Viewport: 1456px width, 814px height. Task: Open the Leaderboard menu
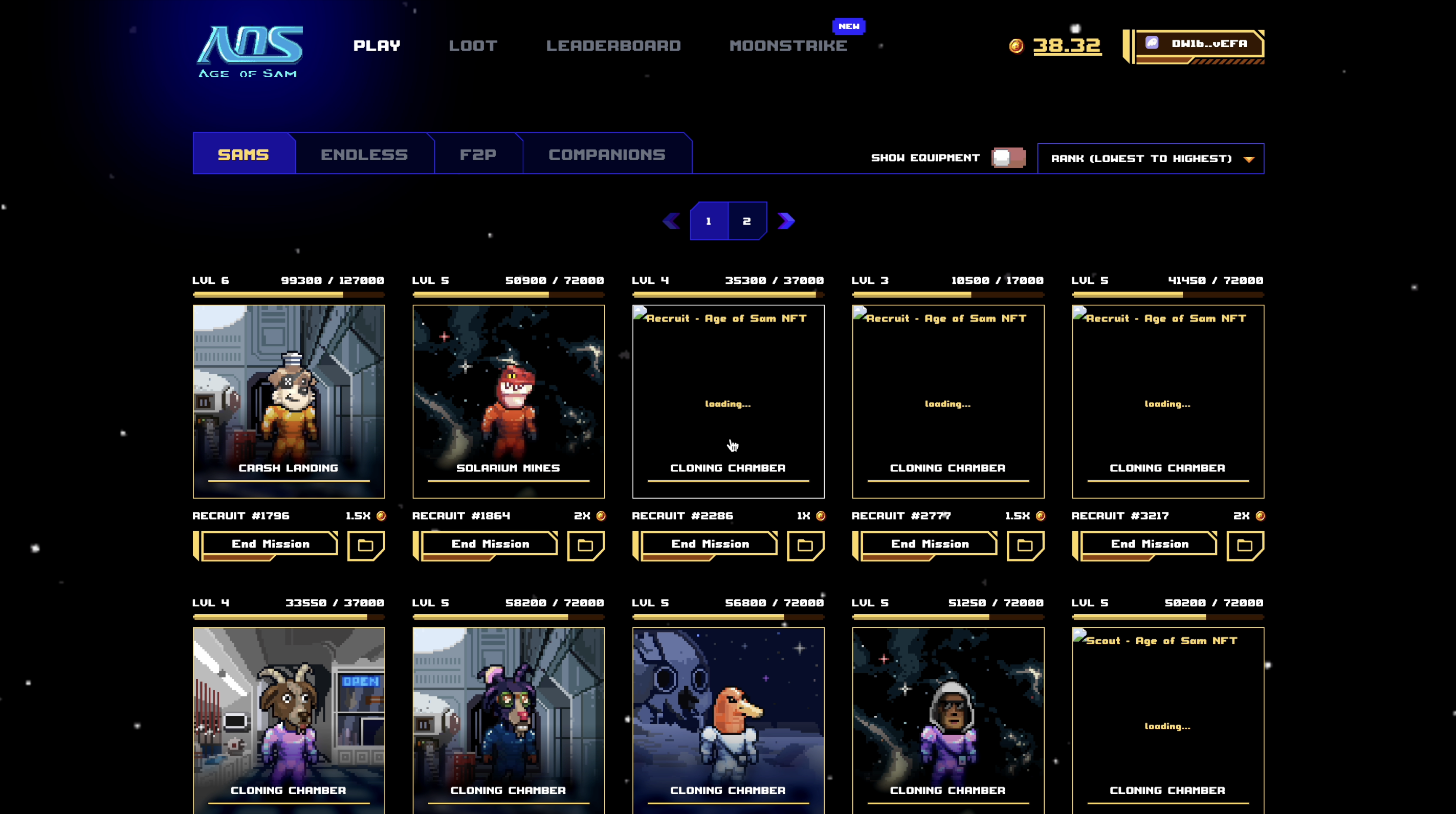[614, 46]
